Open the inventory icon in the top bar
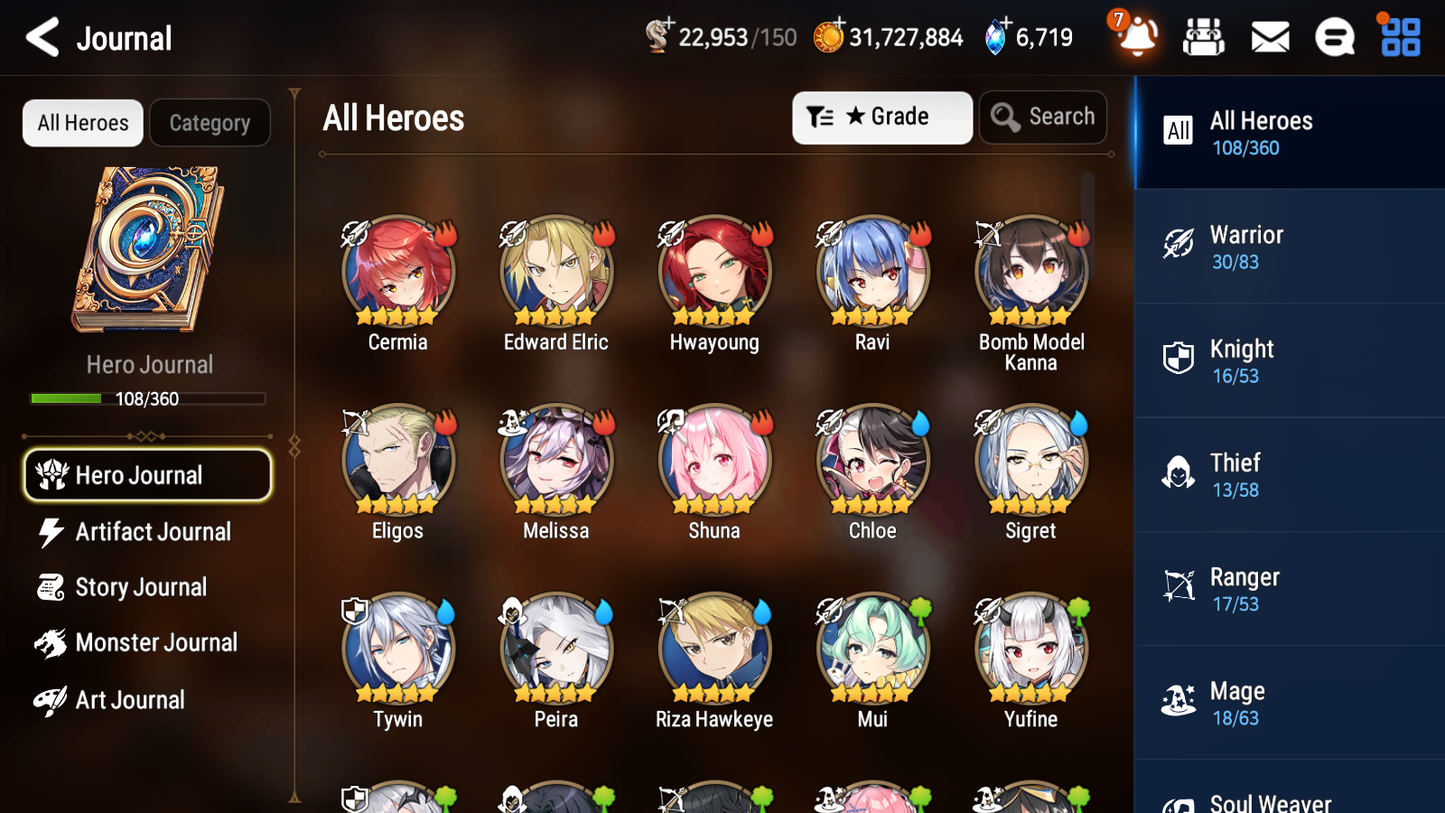 [x=1203, y=35]
